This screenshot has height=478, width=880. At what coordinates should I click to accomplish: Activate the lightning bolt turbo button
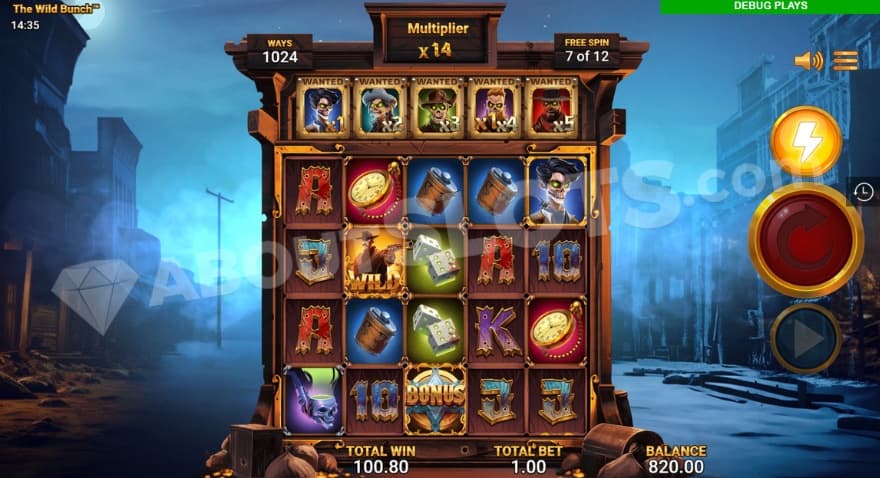tap(806, 142)
